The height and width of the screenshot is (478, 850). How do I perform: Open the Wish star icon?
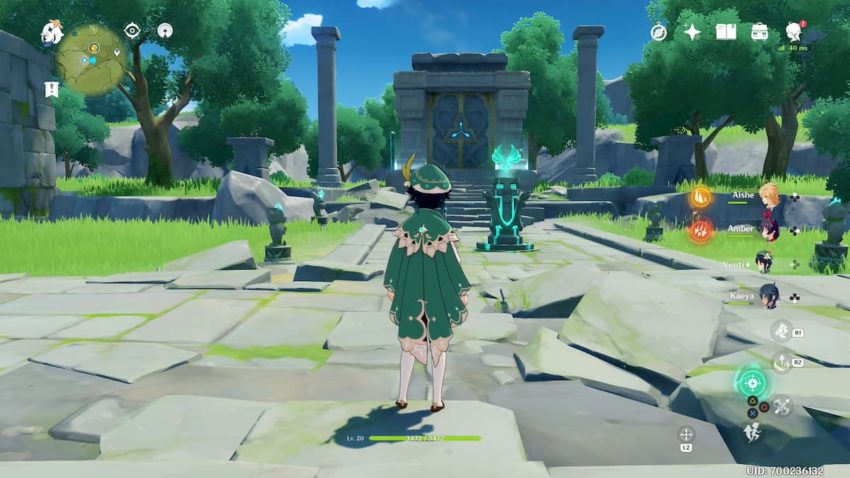click(x=692, y=32)
